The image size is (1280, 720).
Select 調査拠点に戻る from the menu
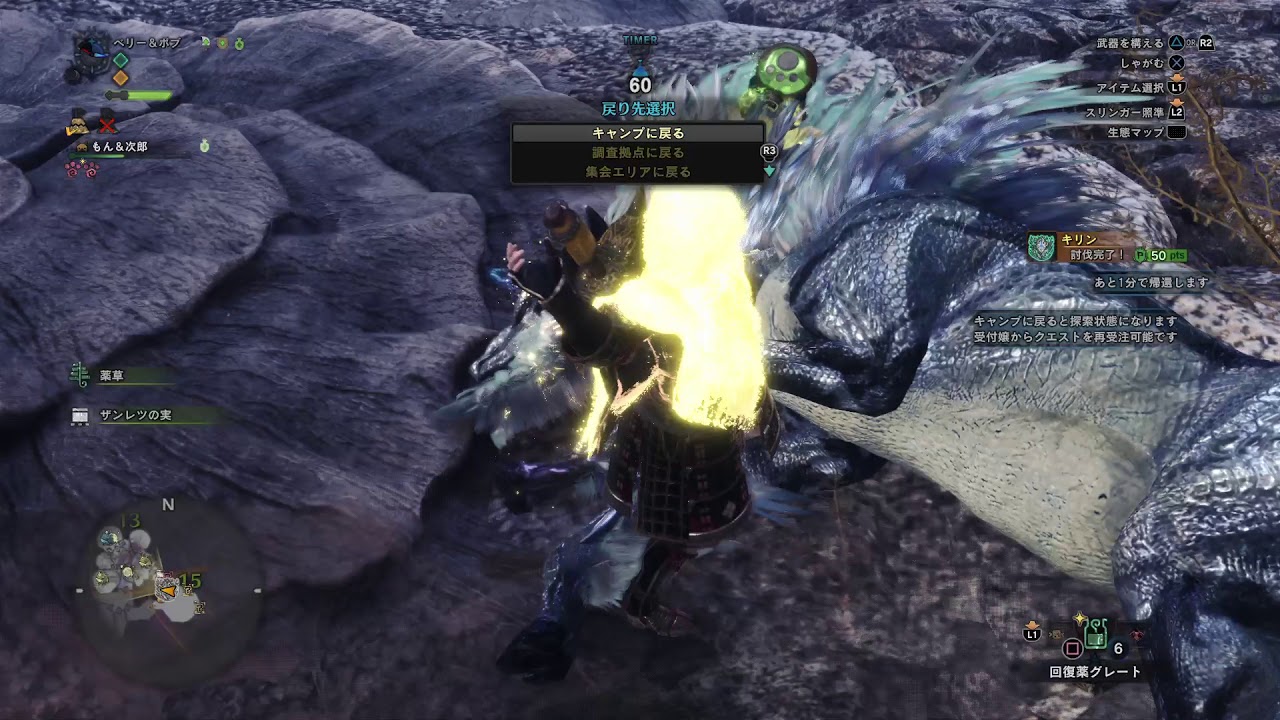pos(640,152)
